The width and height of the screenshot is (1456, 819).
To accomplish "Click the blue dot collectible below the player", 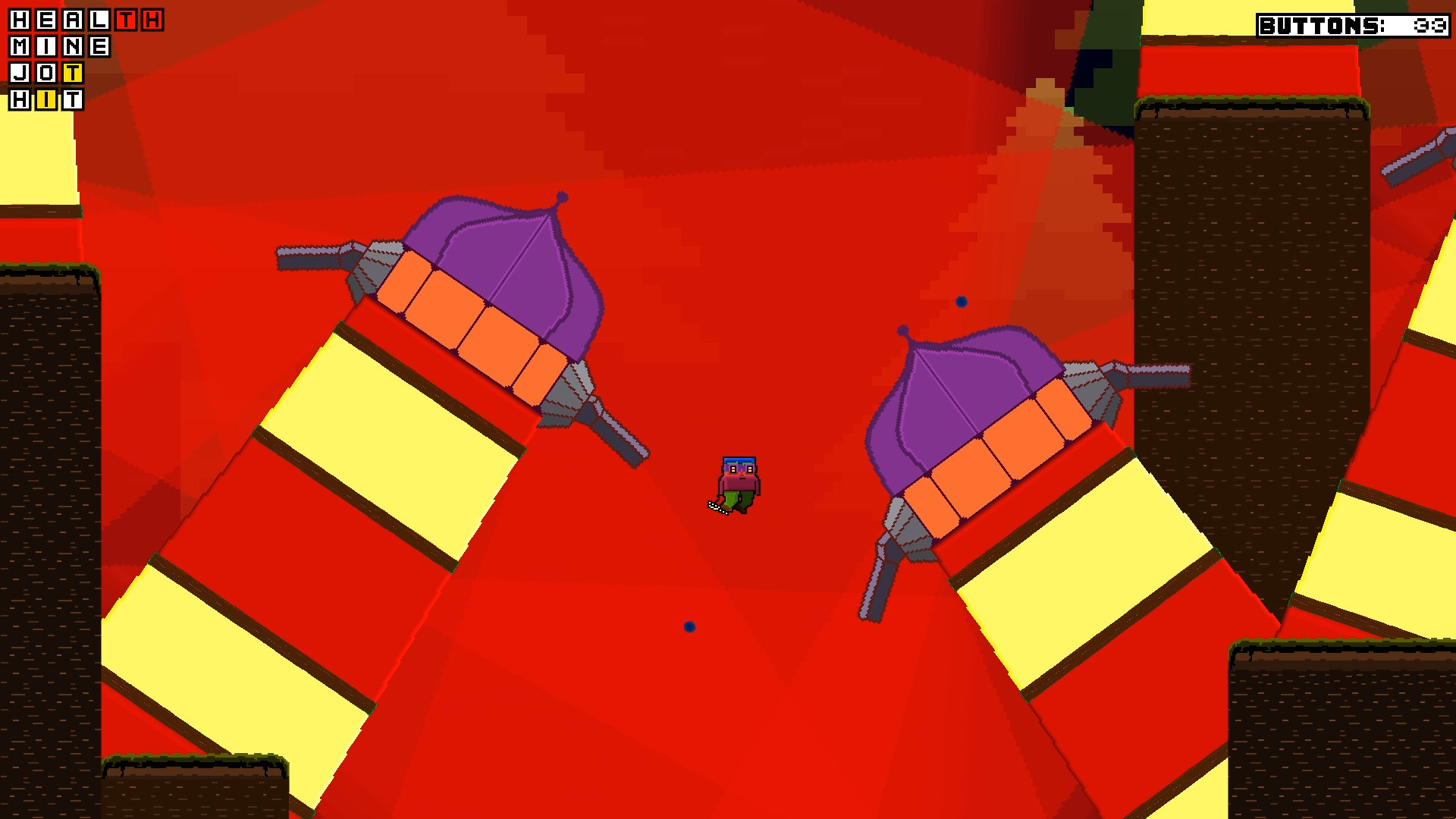I will [689, 626].
